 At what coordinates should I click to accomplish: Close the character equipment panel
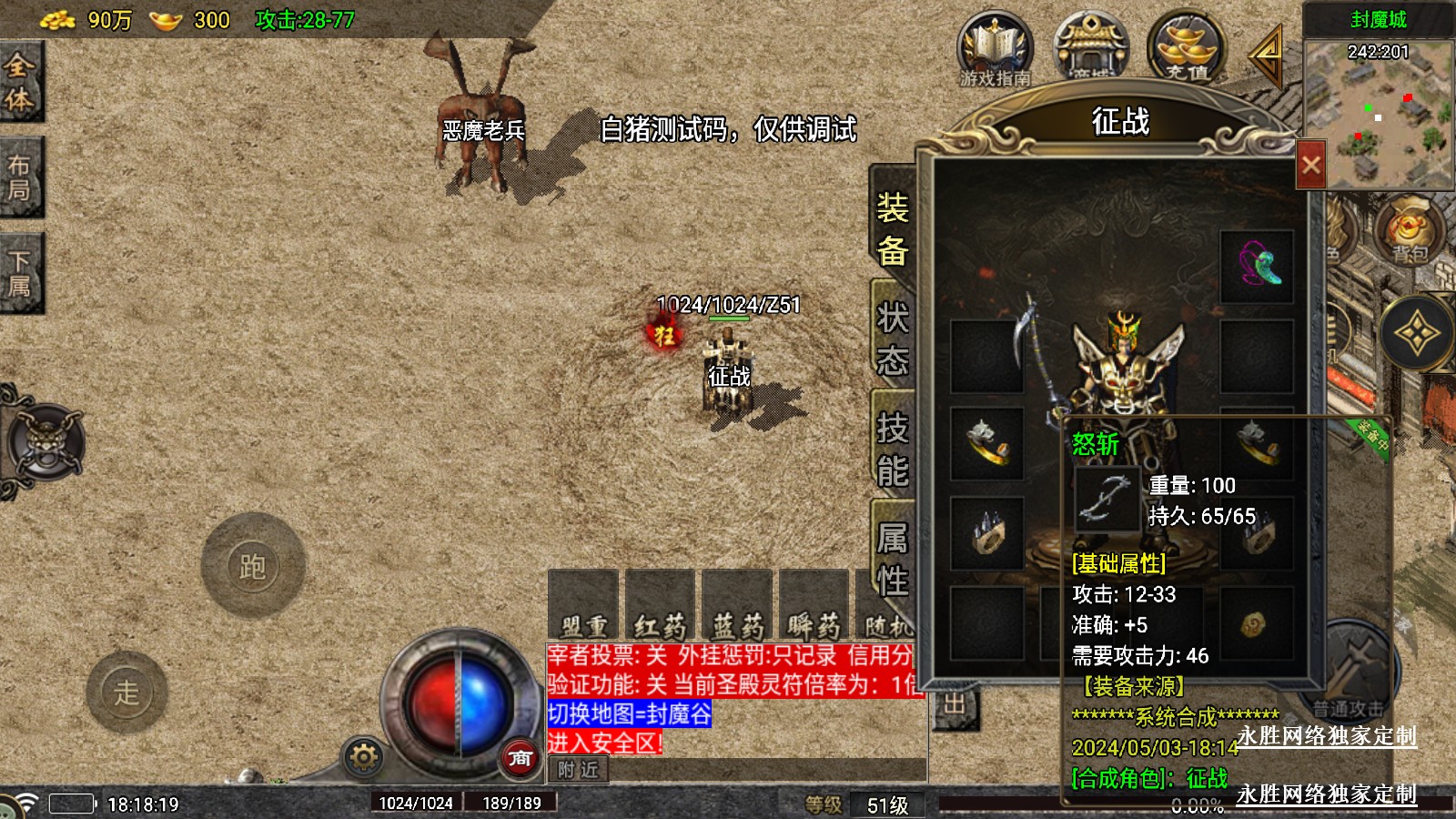(x=1310, y=165)
